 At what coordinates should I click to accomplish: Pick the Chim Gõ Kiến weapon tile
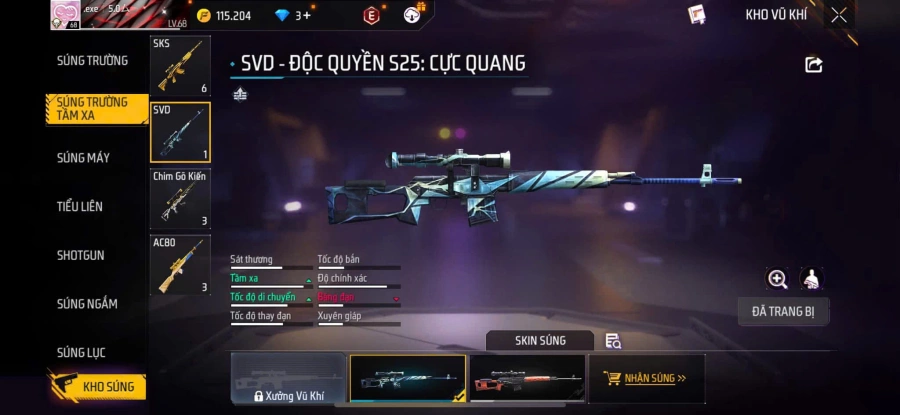coord(180,198)
